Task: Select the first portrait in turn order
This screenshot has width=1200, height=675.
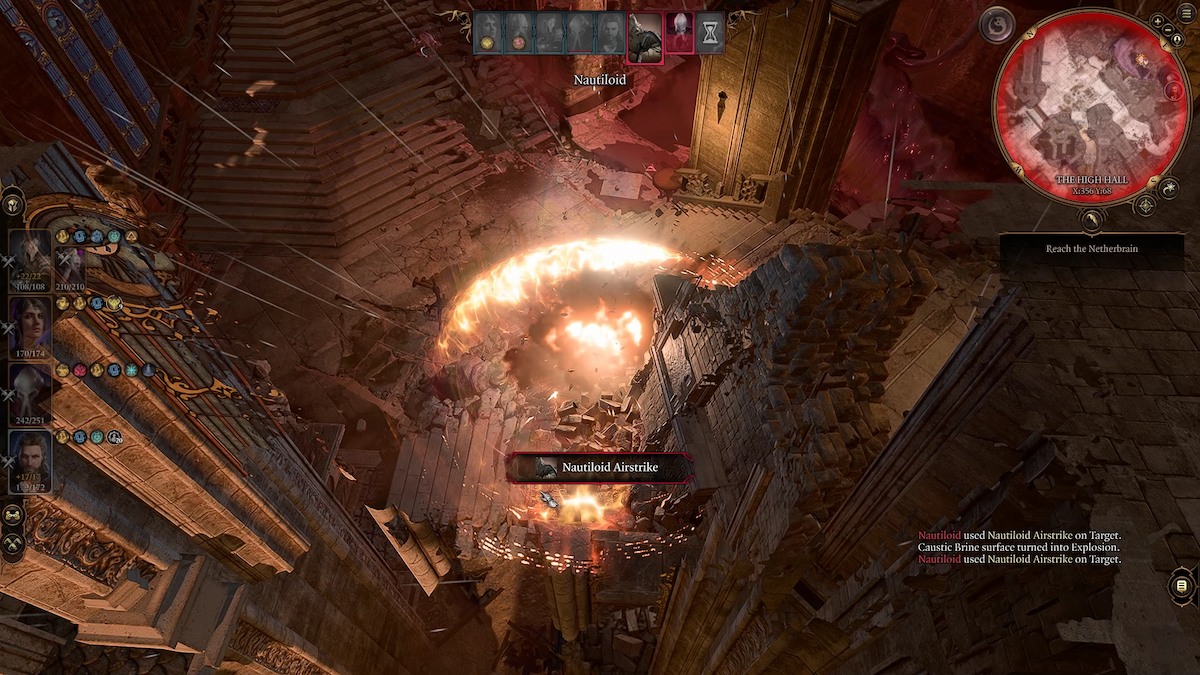Action: point(487,33)
